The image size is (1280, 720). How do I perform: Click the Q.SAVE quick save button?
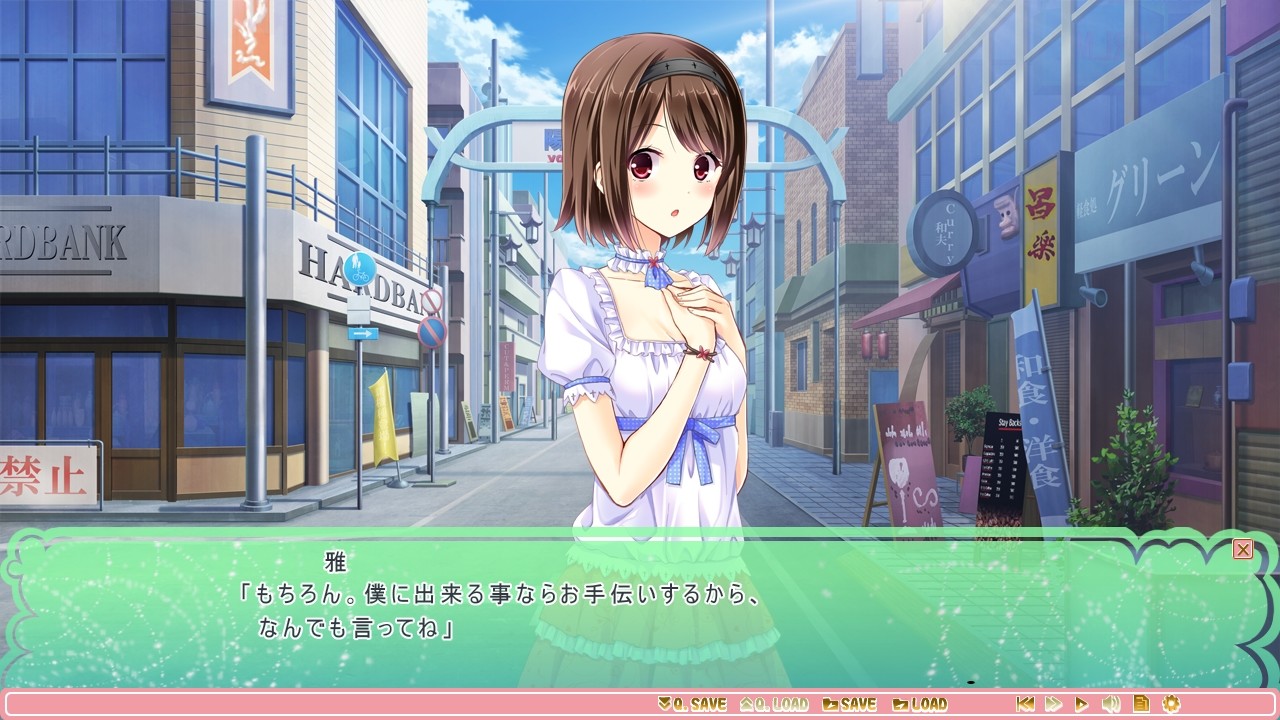click(692, 704)
